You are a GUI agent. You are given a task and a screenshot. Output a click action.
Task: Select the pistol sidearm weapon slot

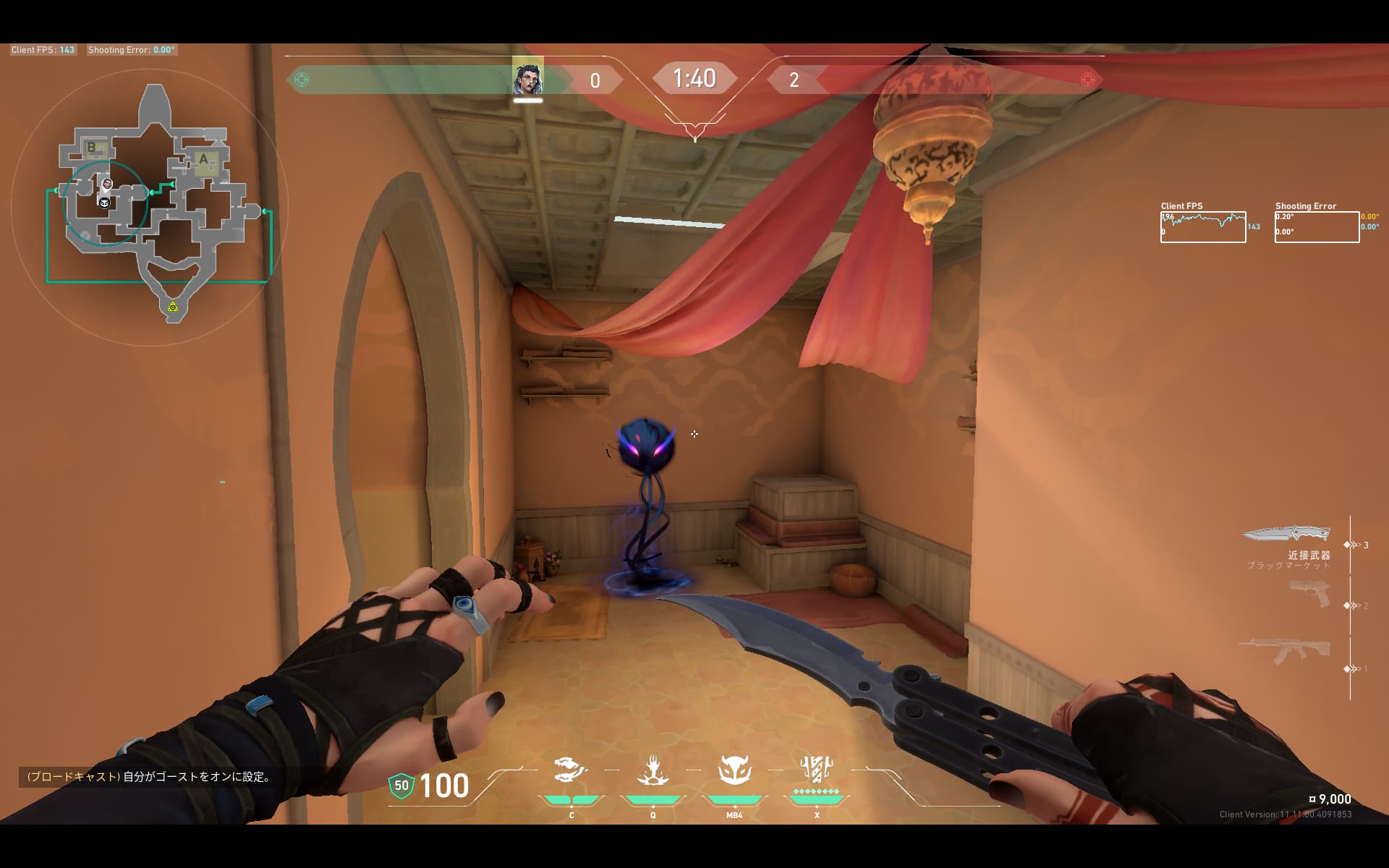point(1310,594)
